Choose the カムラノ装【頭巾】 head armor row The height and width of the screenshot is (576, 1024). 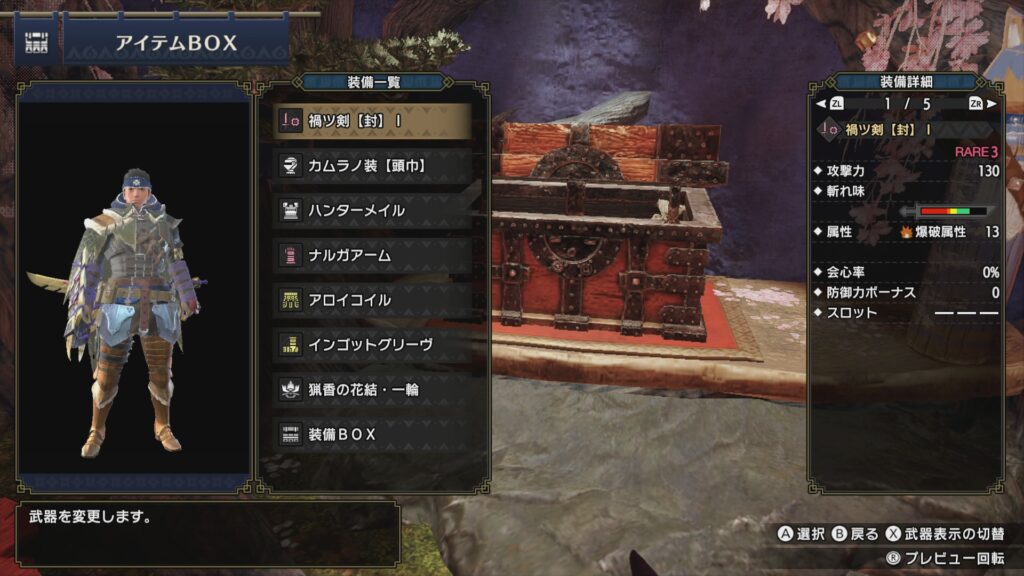point(371,166)
